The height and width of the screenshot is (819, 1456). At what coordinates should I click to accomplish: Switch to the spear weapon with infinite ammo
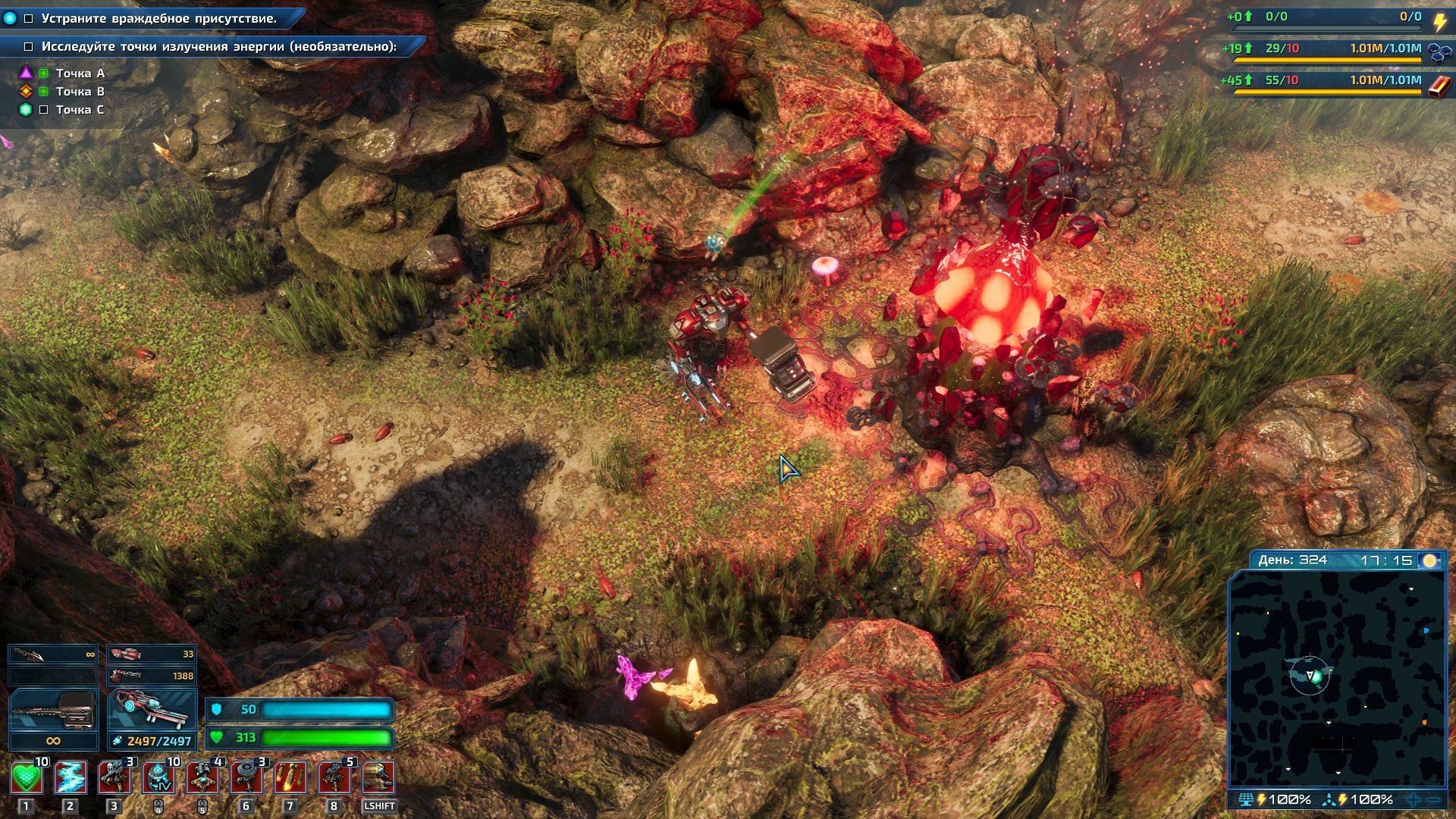[53, 654]
